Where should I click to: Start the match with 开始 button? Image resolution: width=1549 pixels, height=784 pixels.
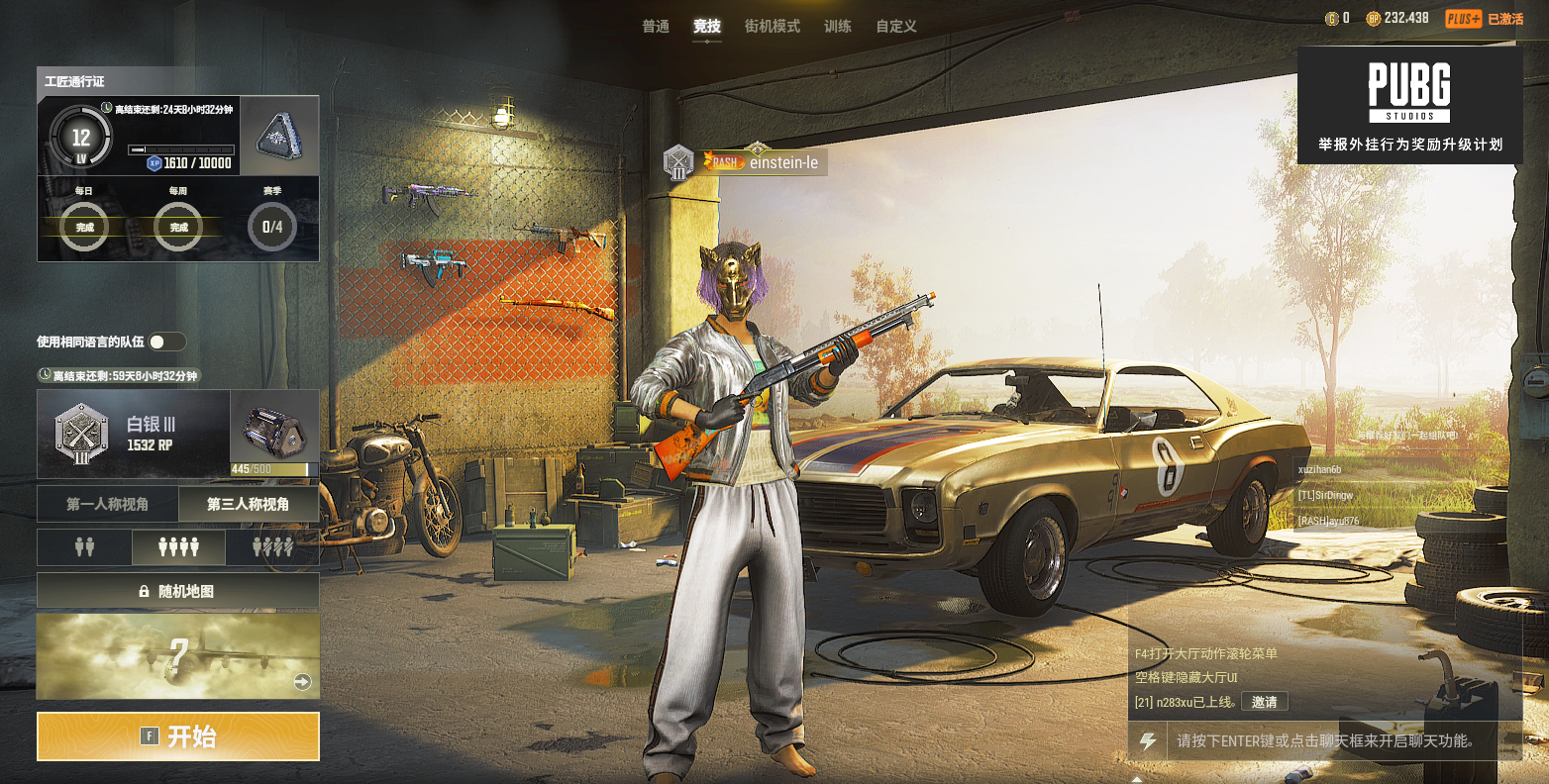(x=178, y=736)
